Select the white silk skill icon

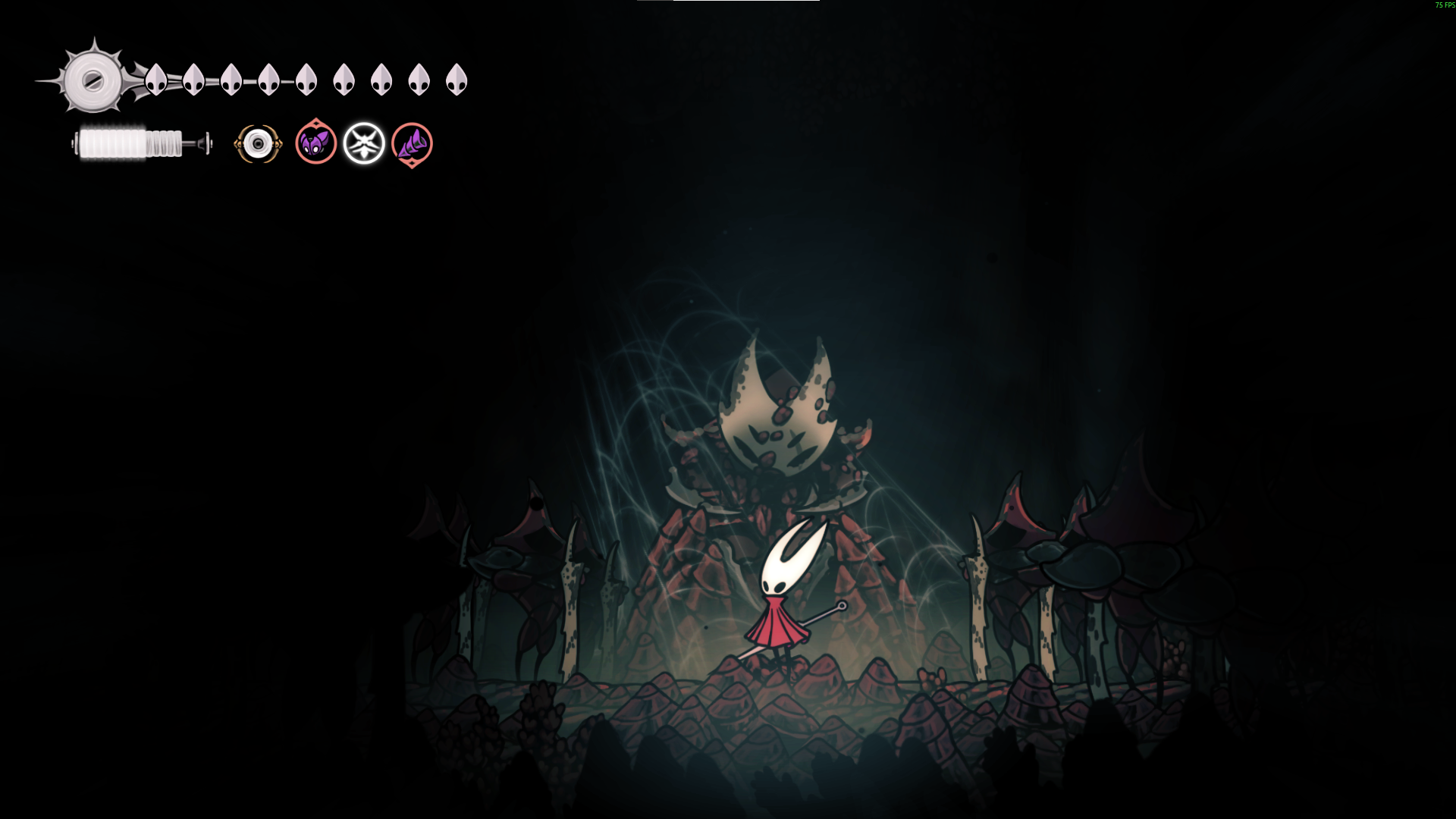pos(364,143)
